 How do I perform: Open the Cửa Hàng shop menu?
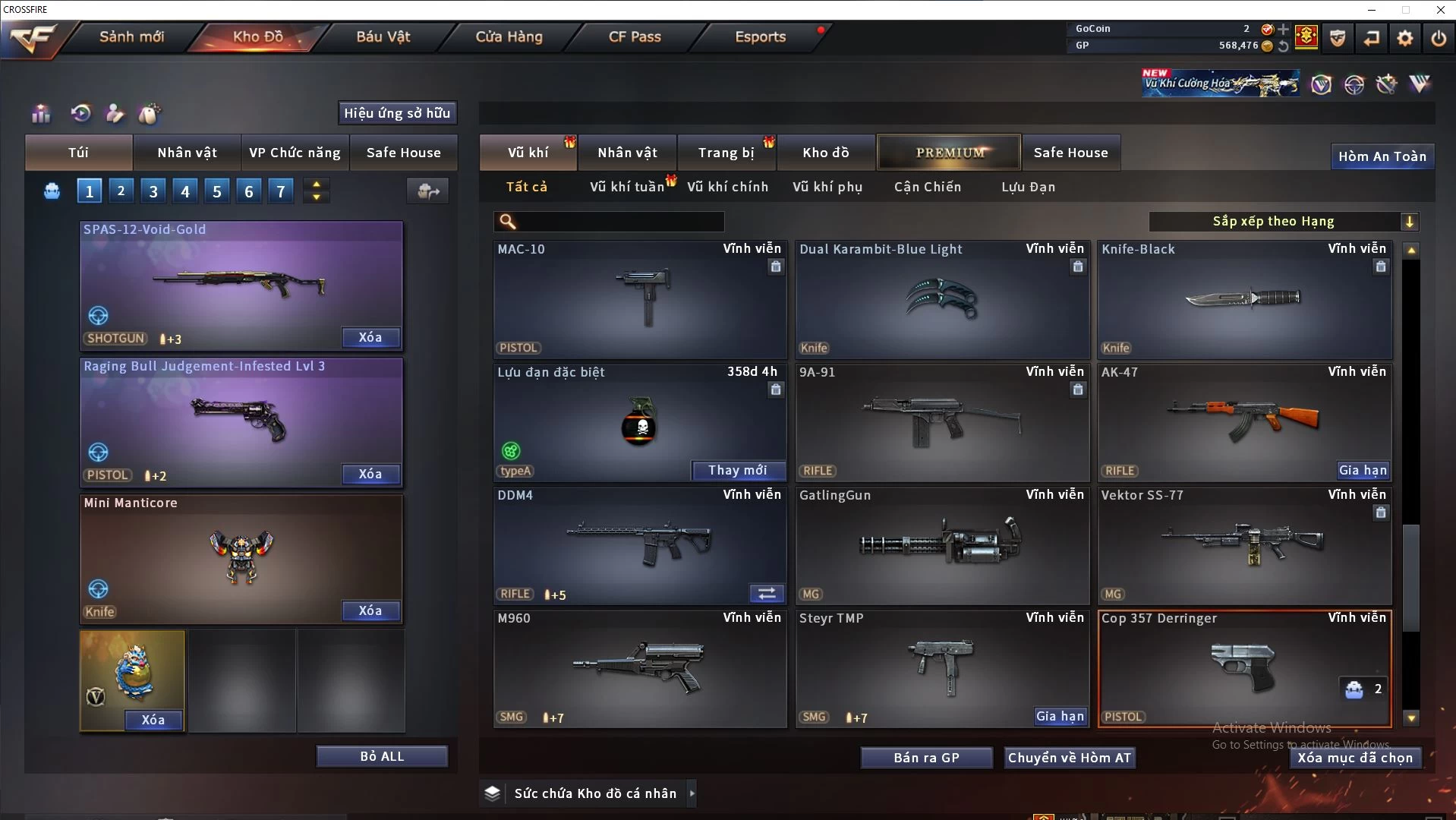(509, 36)
